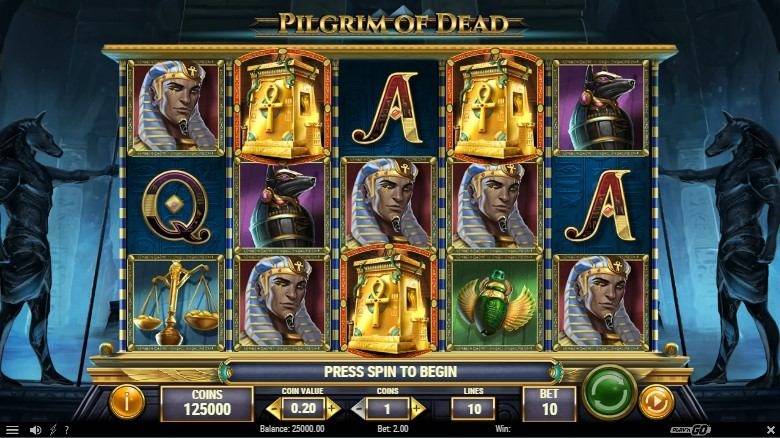Open the question mark help
The image size is (780, 438).
66,430
